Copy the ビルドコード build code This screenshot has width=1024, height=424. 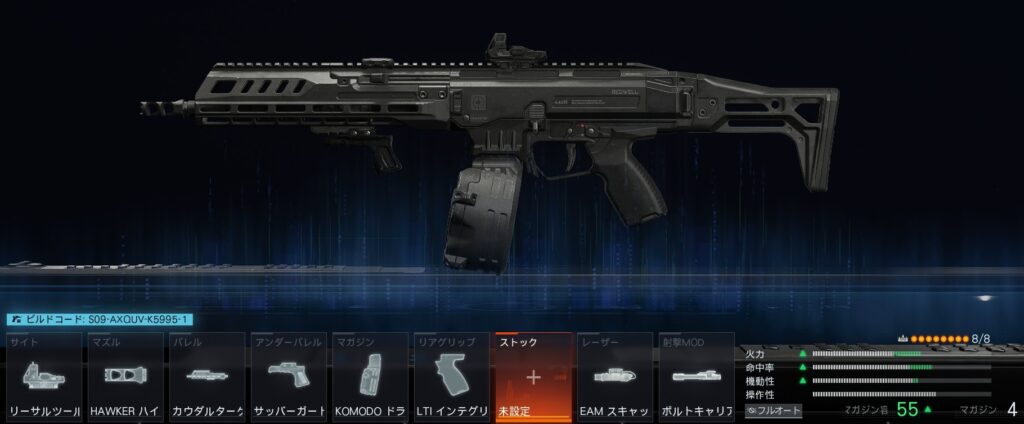point(100,319)
